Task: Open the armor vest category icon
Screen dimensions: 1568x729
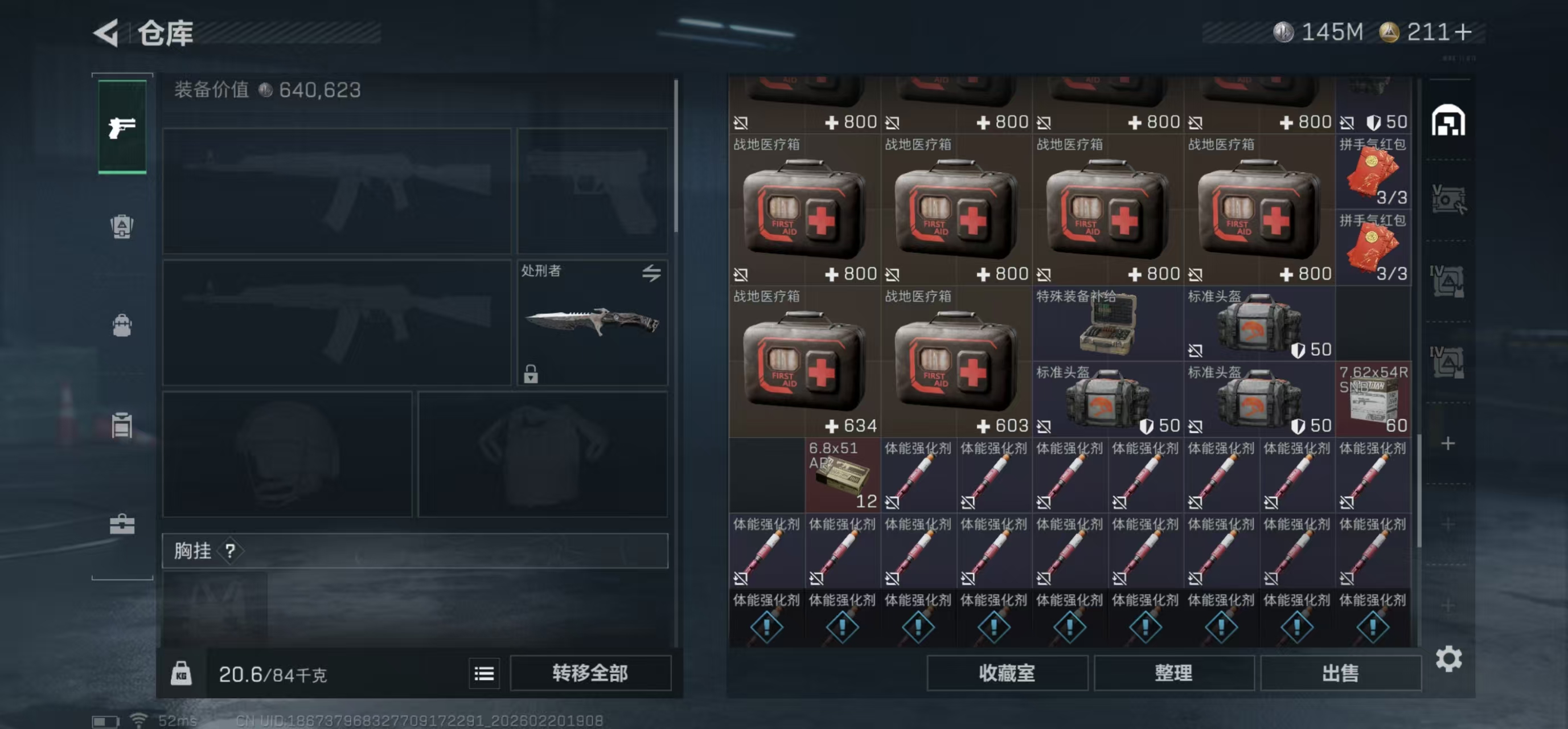Action: coord(122,227)
